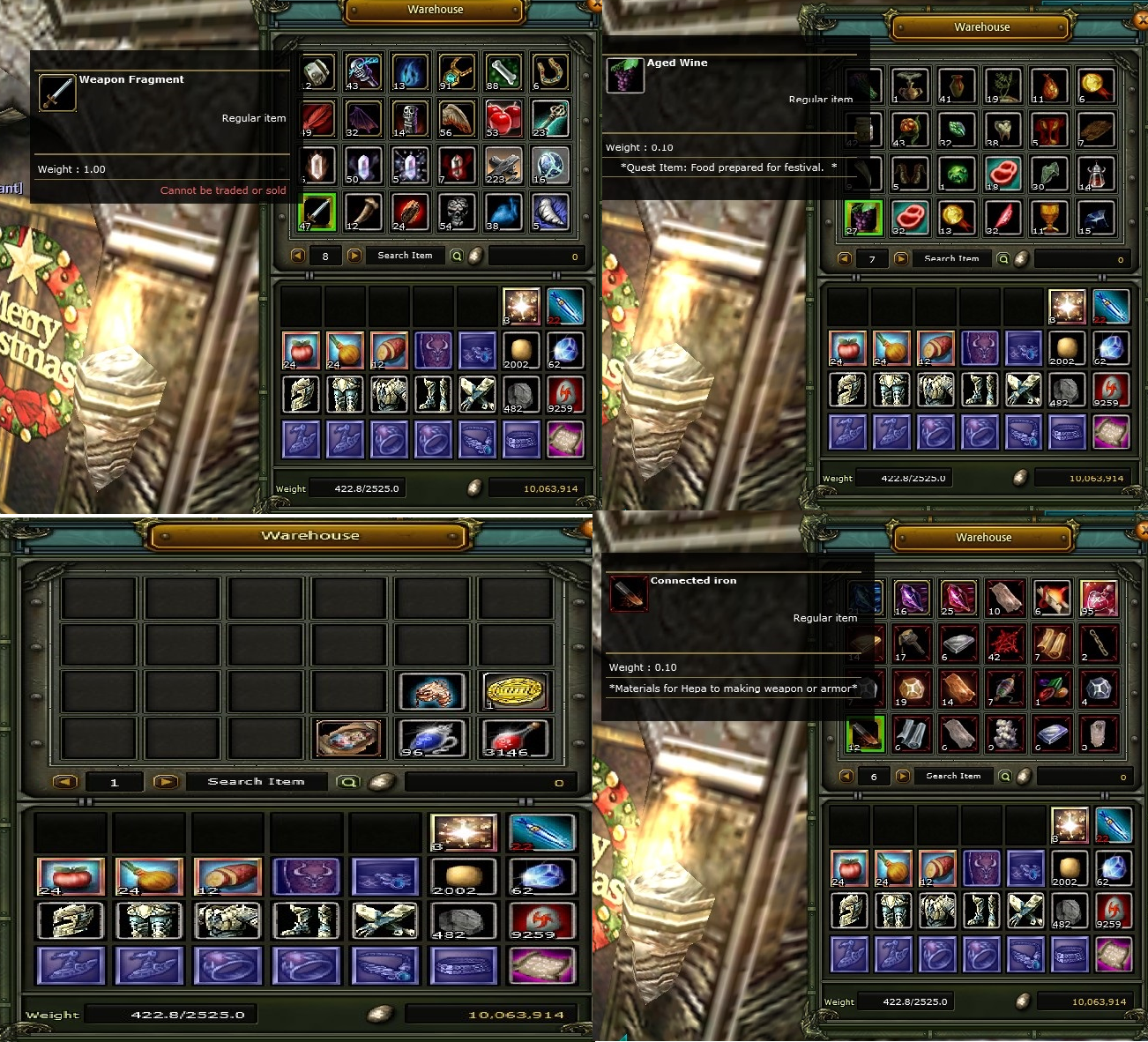Advance to the next warehouse page
Image resolution: width=1148 pixels, height=1042 pixels.
click(354, 256)
